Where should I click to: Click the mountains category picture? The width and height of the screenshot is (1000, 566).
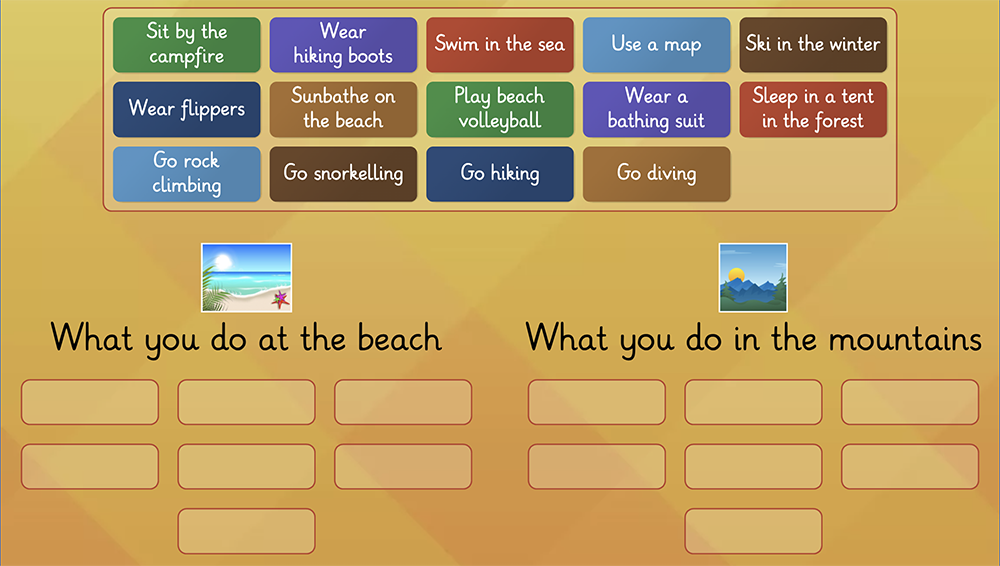click(x=753, y=278)
